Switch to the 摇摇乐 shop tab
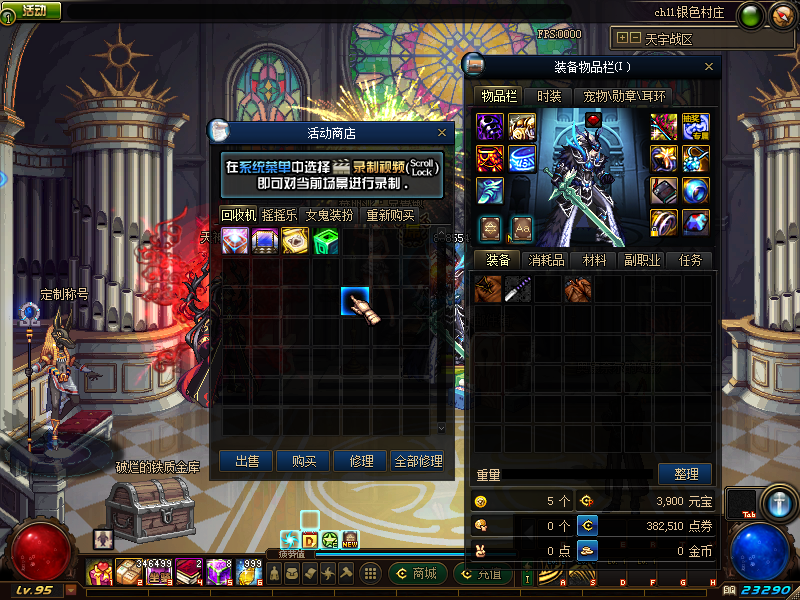Screen dimensions: 800x600 pyautogui.click(x=279, y=215)
